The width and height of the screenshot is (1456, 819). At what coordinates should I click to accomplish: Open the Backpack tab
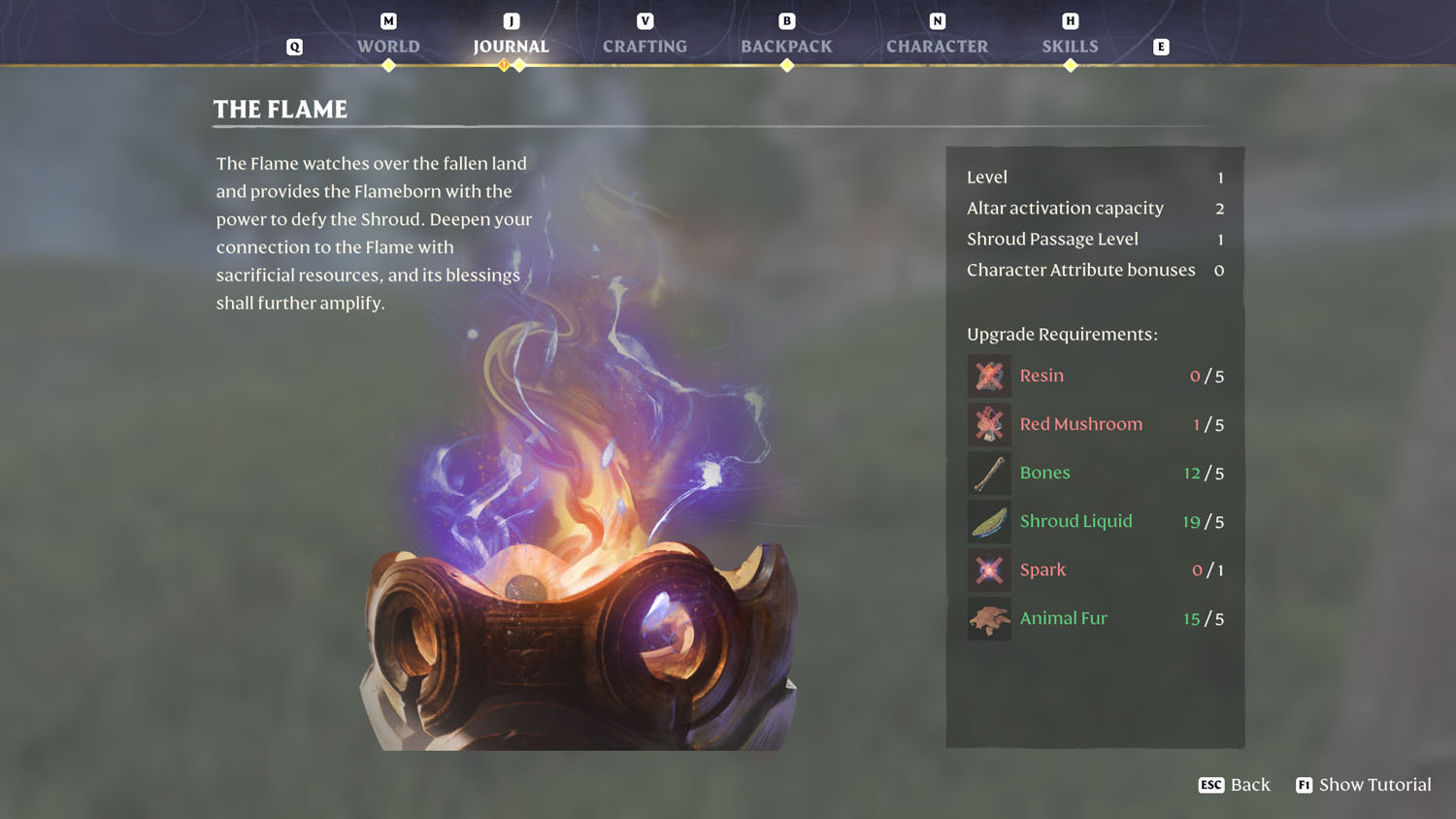[786, 46]
